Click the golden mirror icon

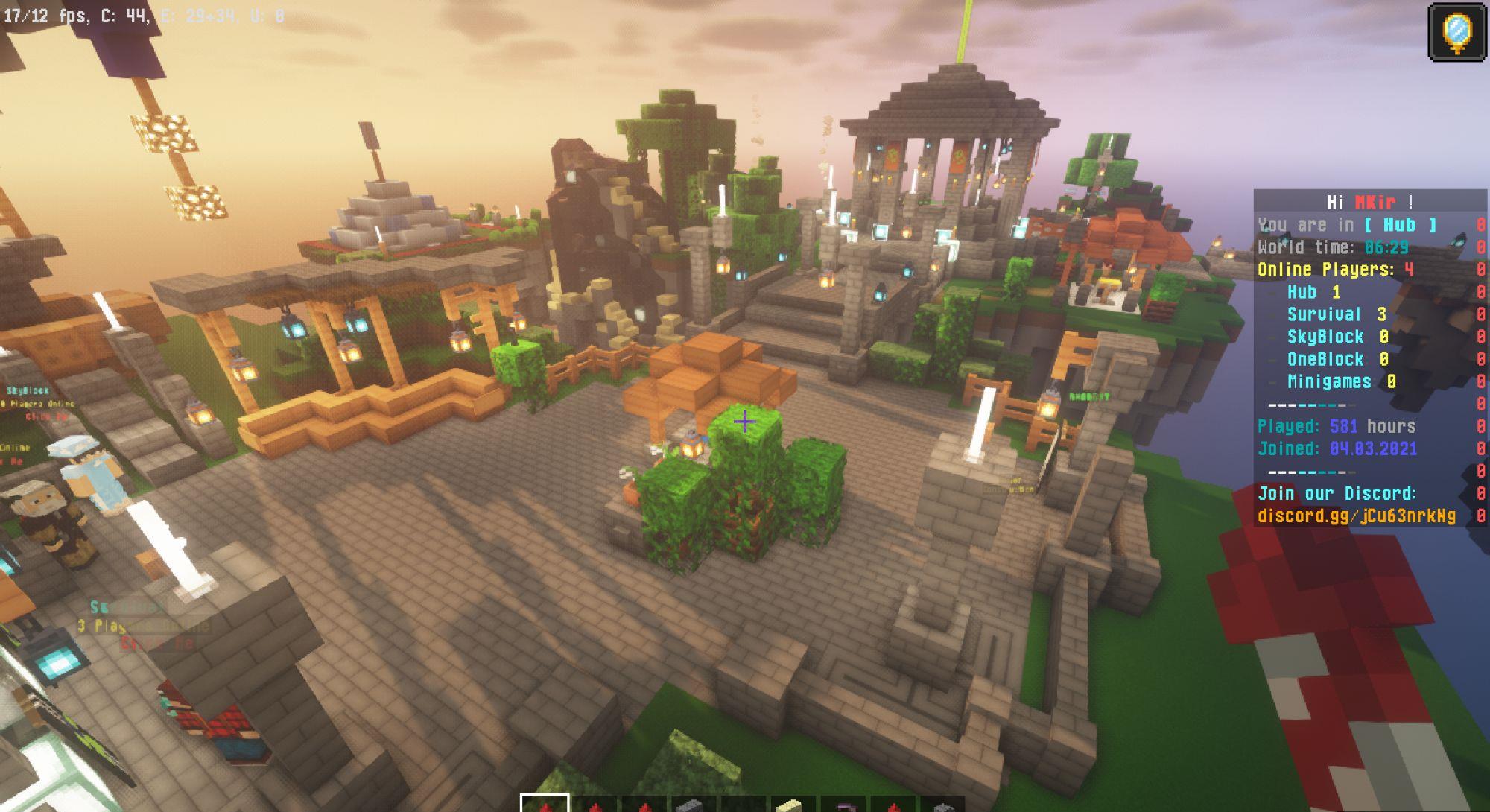click(1456, 32)
